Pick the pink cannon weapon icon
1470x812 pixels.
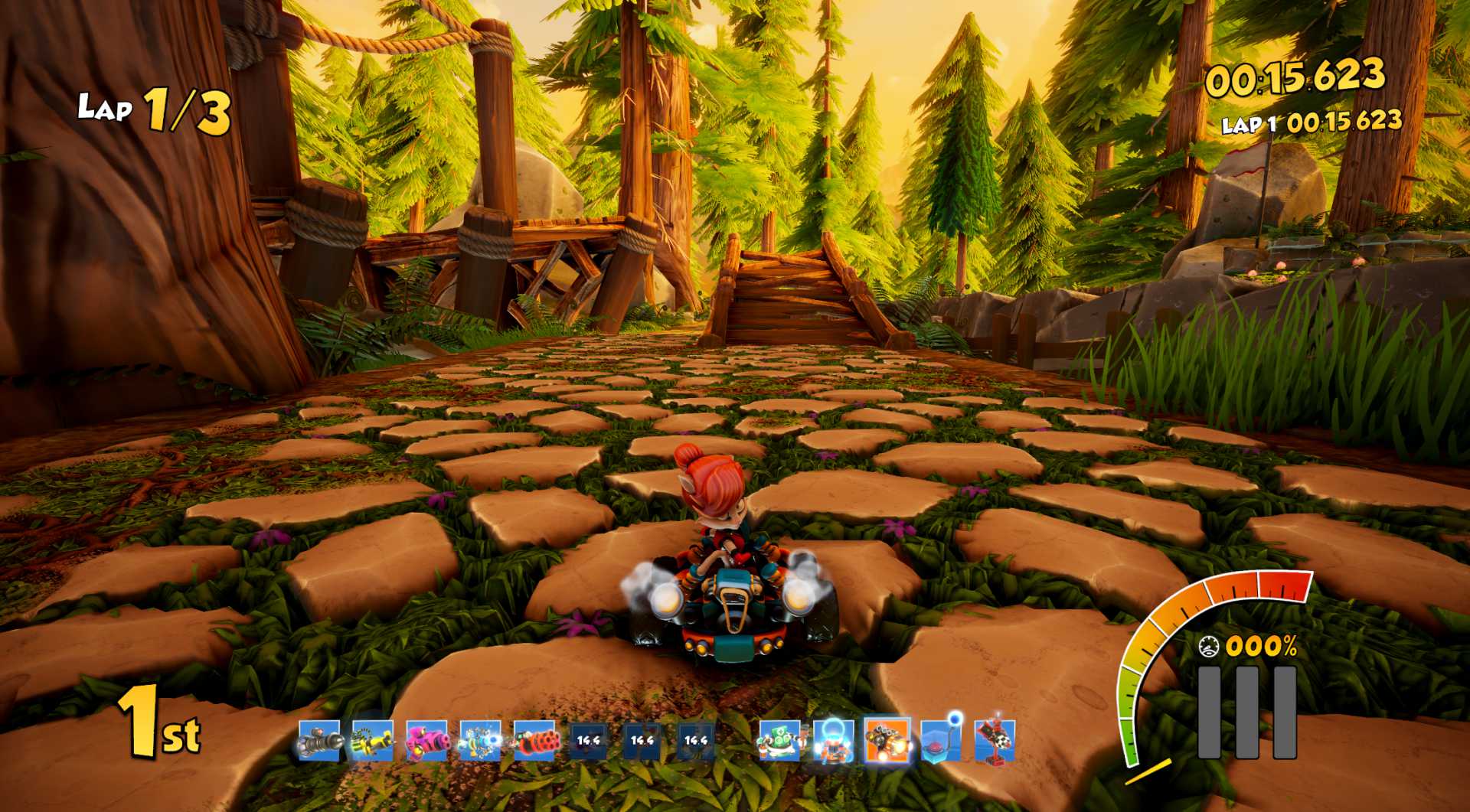426,740
